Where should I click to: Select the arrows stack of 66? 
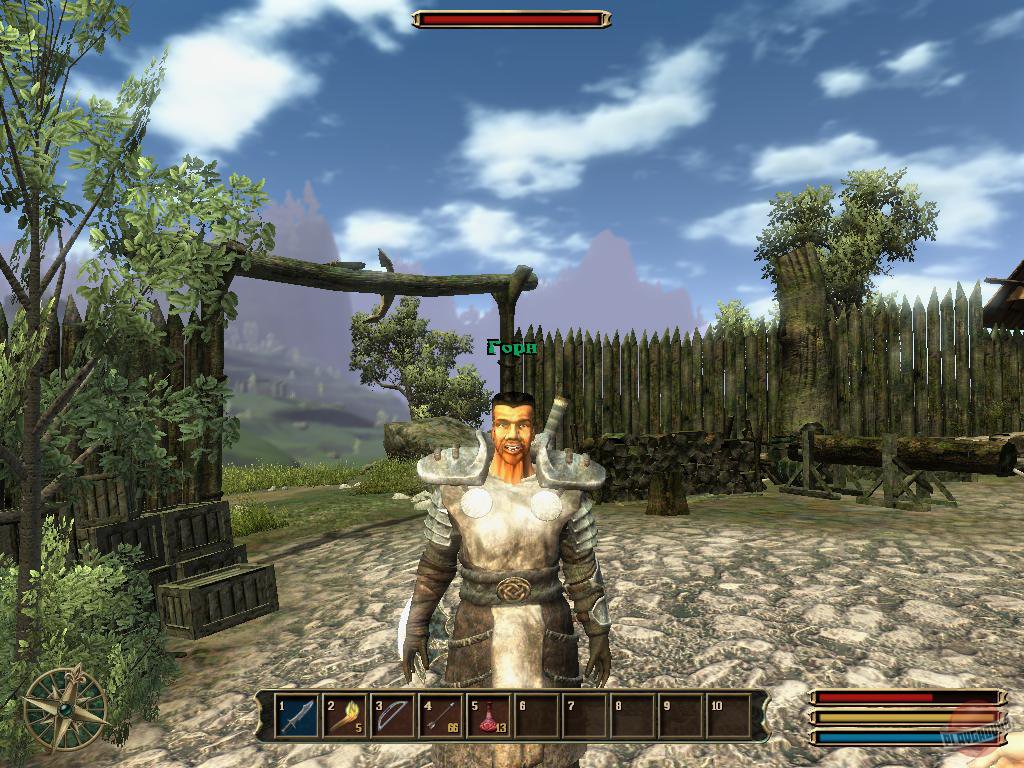click(441, 717)
